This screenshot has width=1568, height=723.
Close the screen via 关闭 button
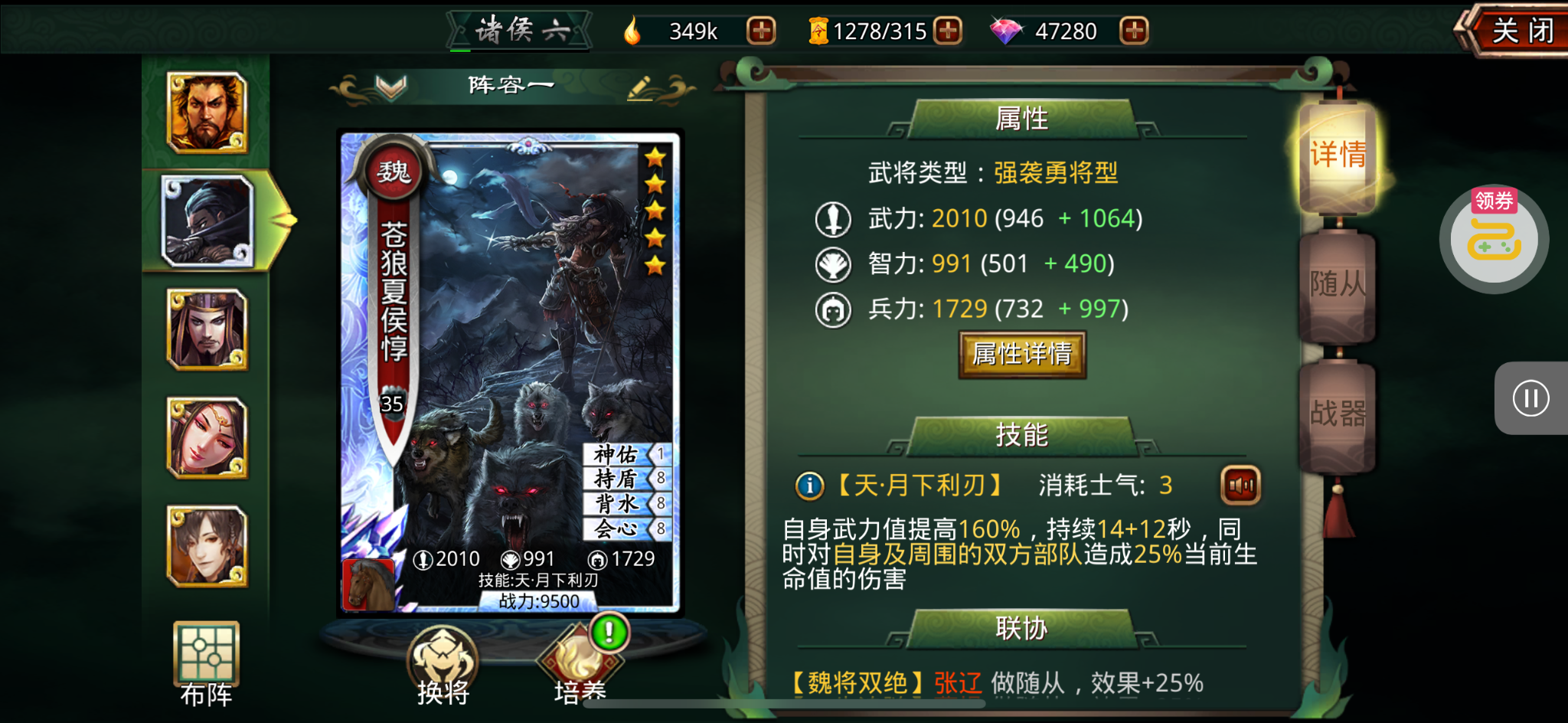tap(1522, 32)
